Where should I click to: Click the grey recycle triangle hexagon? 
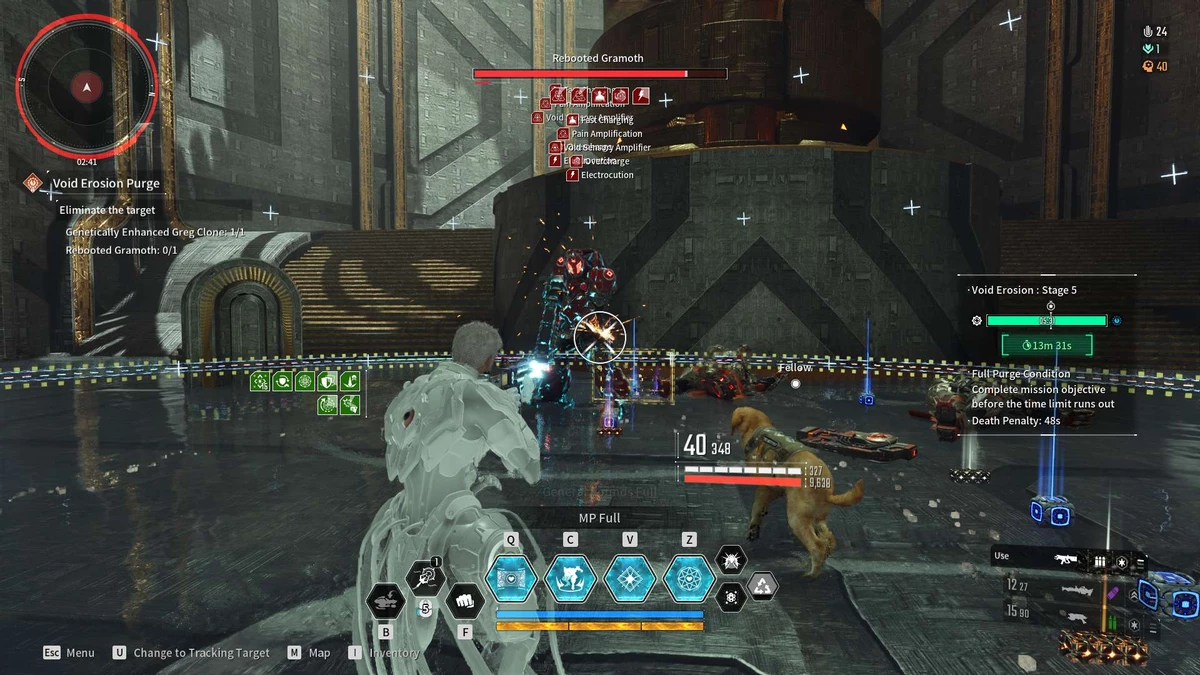tap(763, 587)
